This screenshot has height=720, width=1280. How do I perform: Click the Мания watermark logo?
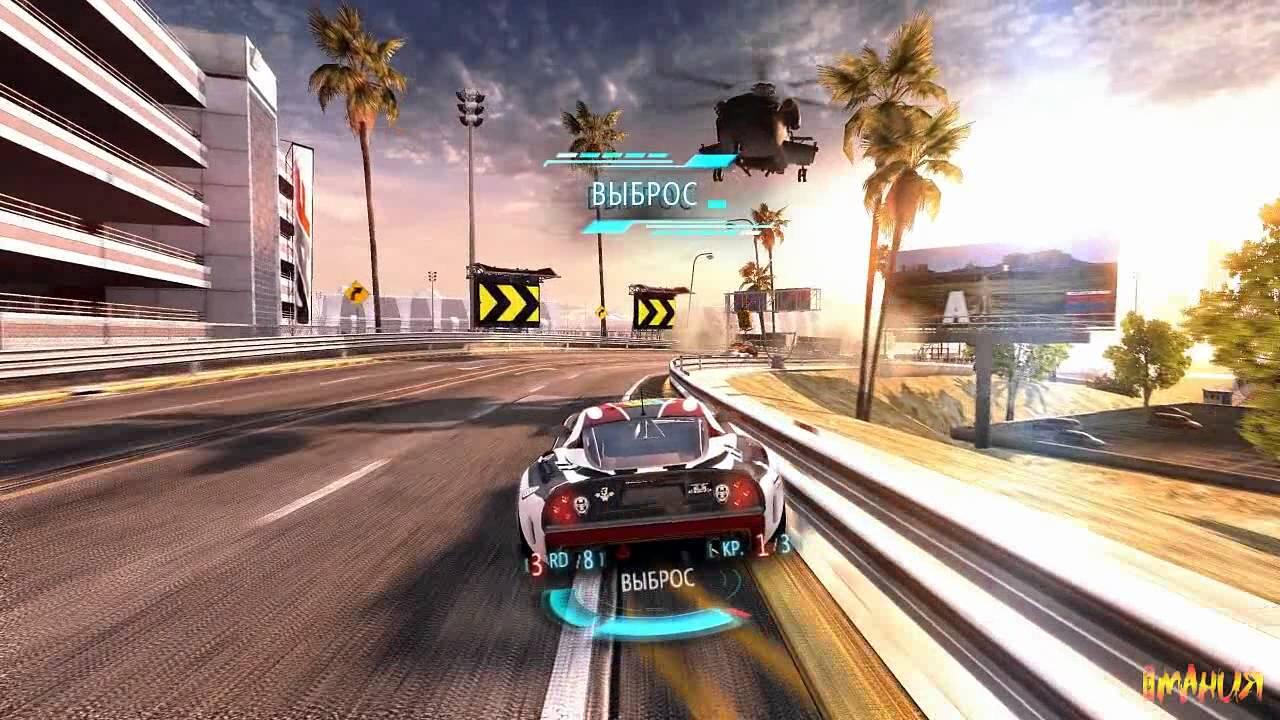tap(1203, 685)
